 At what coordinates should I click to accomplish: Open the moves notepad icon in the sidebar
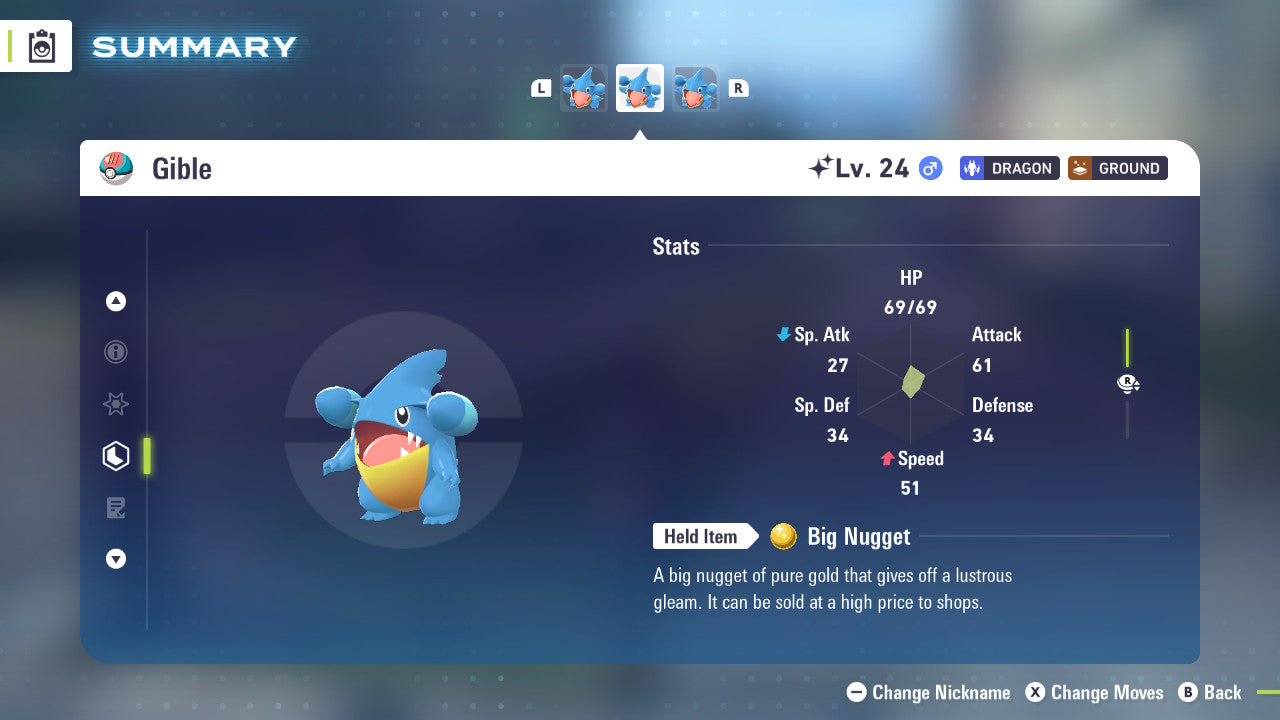click(116, 507)
